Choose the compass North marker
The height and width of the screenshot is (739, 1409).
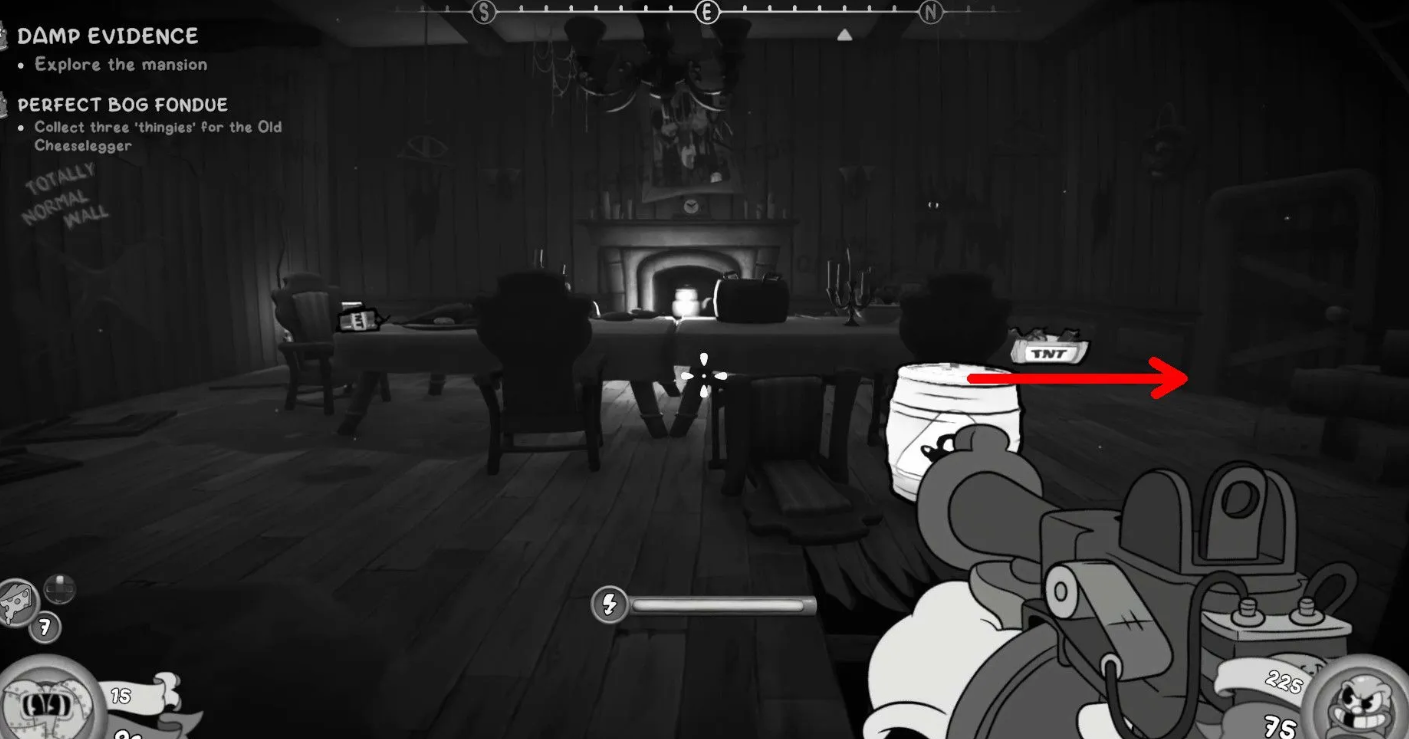tap(931, 12)
